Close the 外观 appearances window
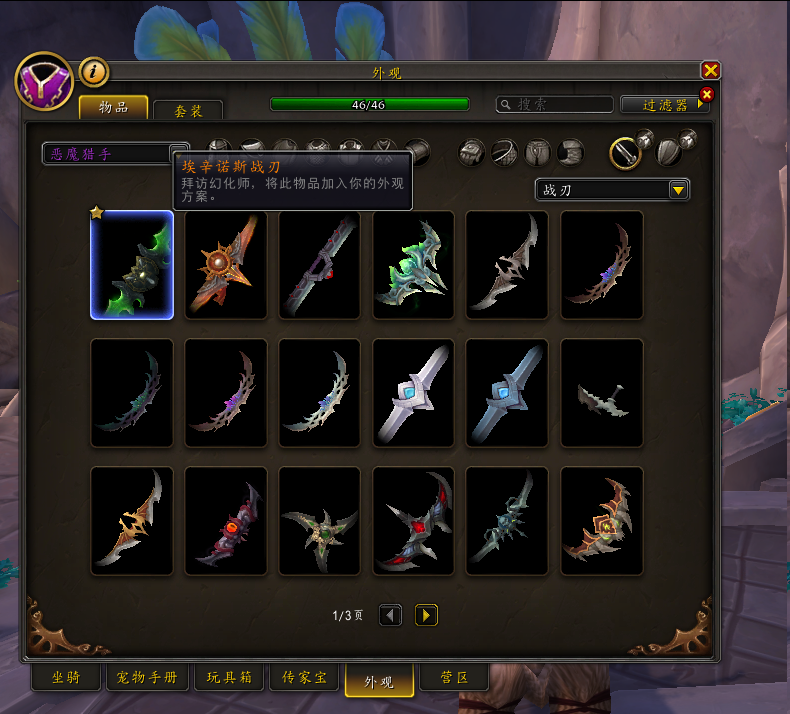Image resolution: width=790 pixels, height=714 pixels. click(x=710, y=70)
